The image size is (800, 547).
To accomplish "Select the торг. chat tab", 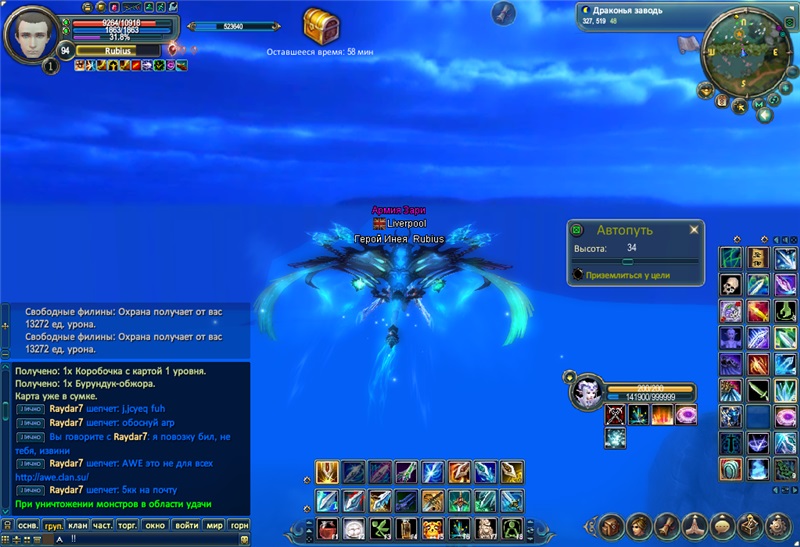I will tap(128, 525).
